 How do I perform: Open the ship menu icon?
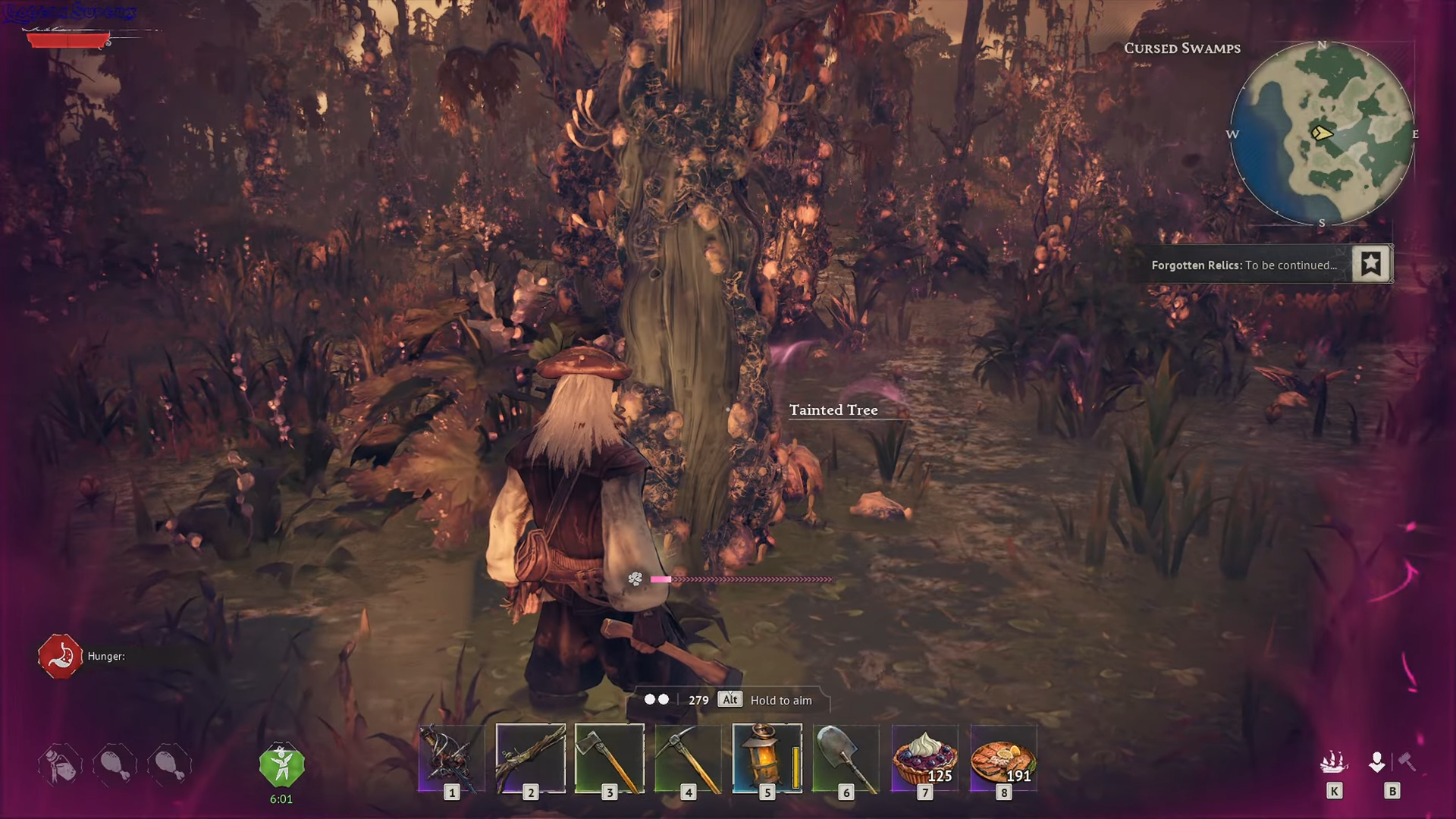click(1333, 761)
